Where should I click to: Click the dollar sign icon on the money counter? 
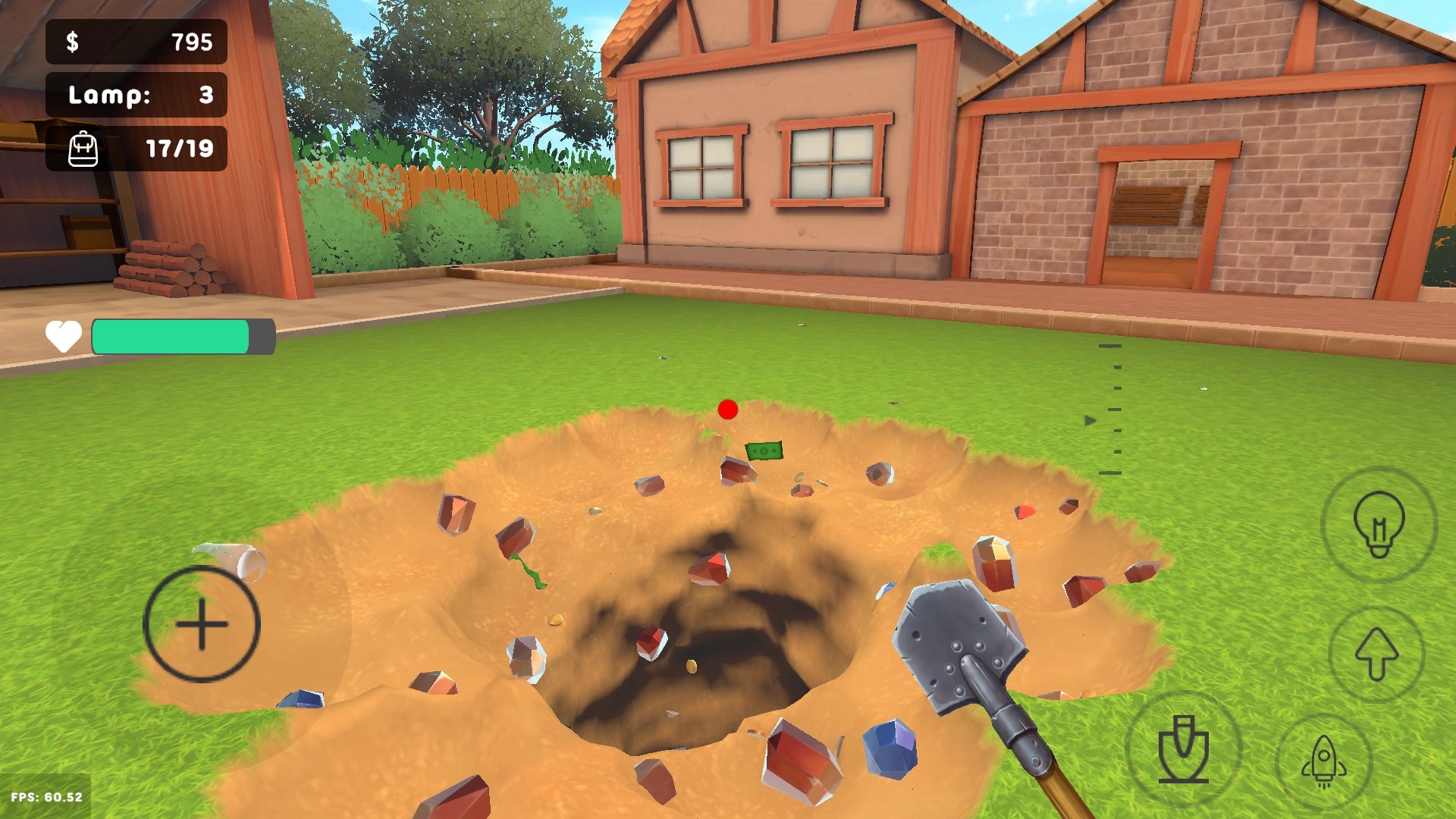coord(74,43)
